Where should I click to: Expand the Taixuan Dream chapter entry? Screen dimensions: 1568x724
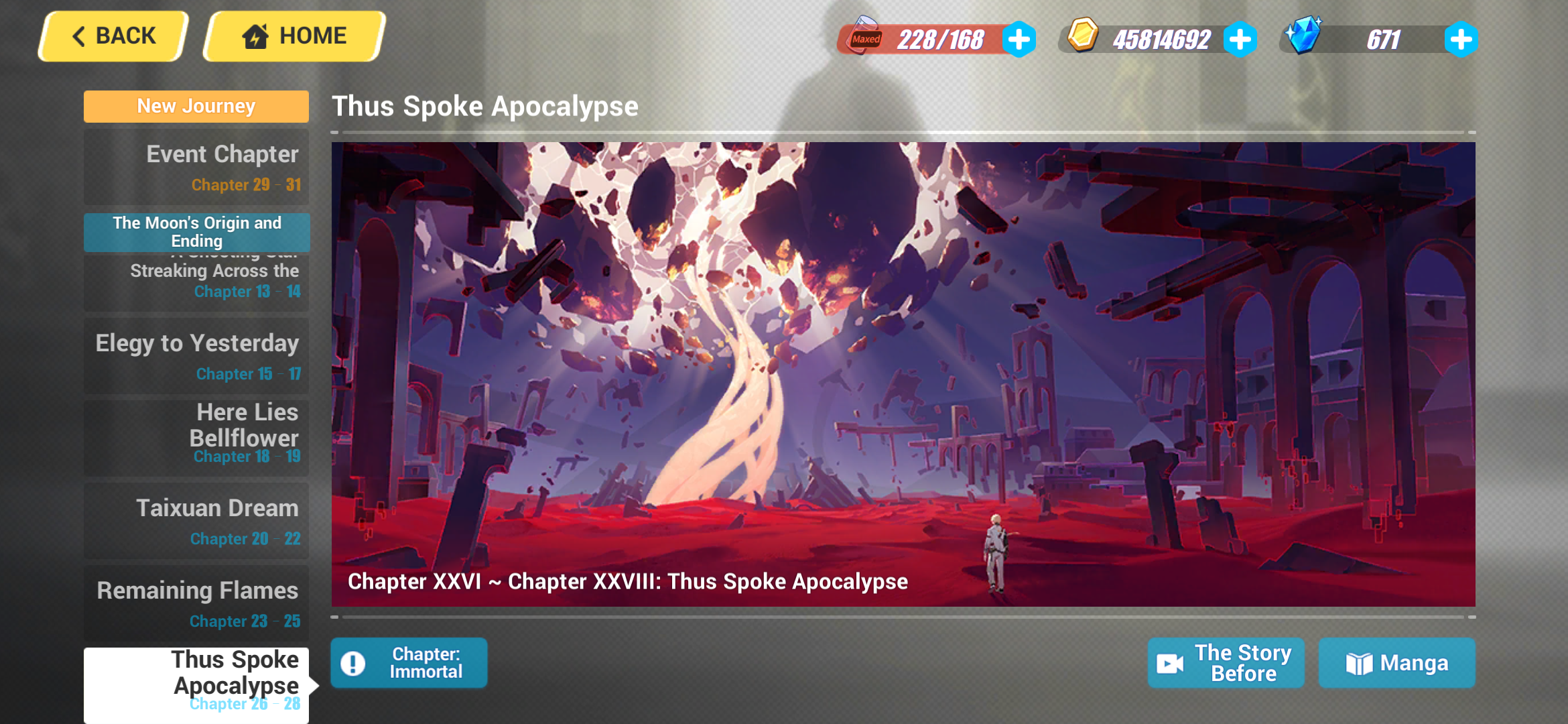196,520
